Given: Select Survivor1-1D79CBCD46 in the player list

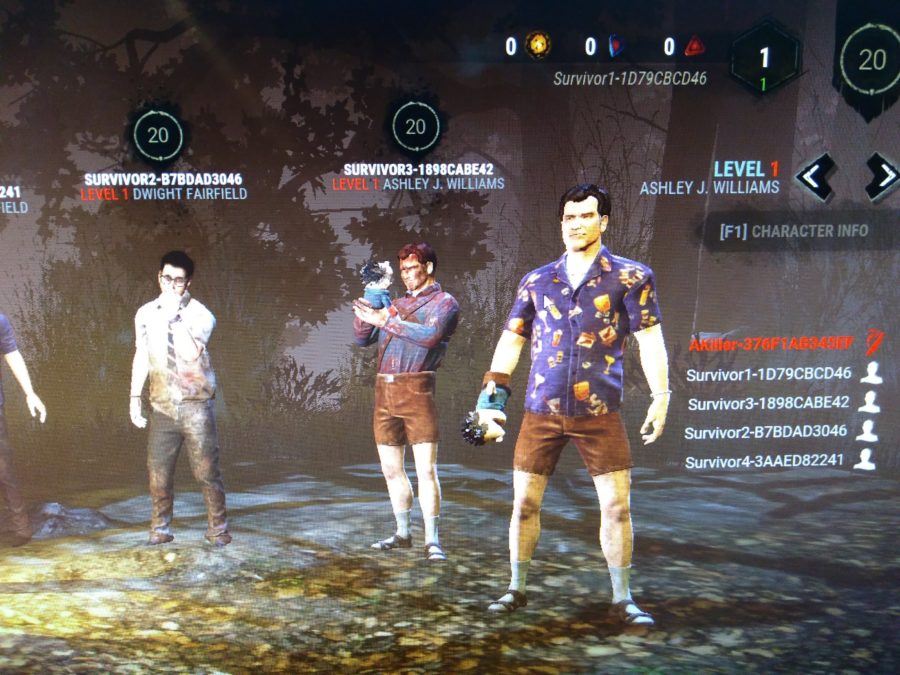Looking at the screenshot, I should click(x=768, y=374).
